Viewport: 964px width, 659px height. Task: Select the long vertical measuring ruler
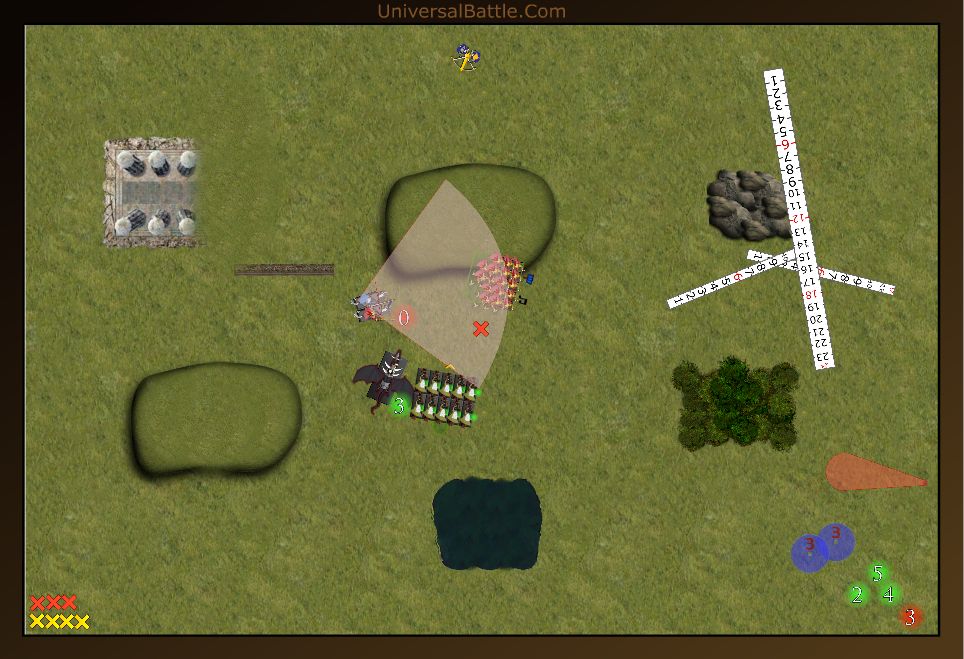(x=799, y=218)
